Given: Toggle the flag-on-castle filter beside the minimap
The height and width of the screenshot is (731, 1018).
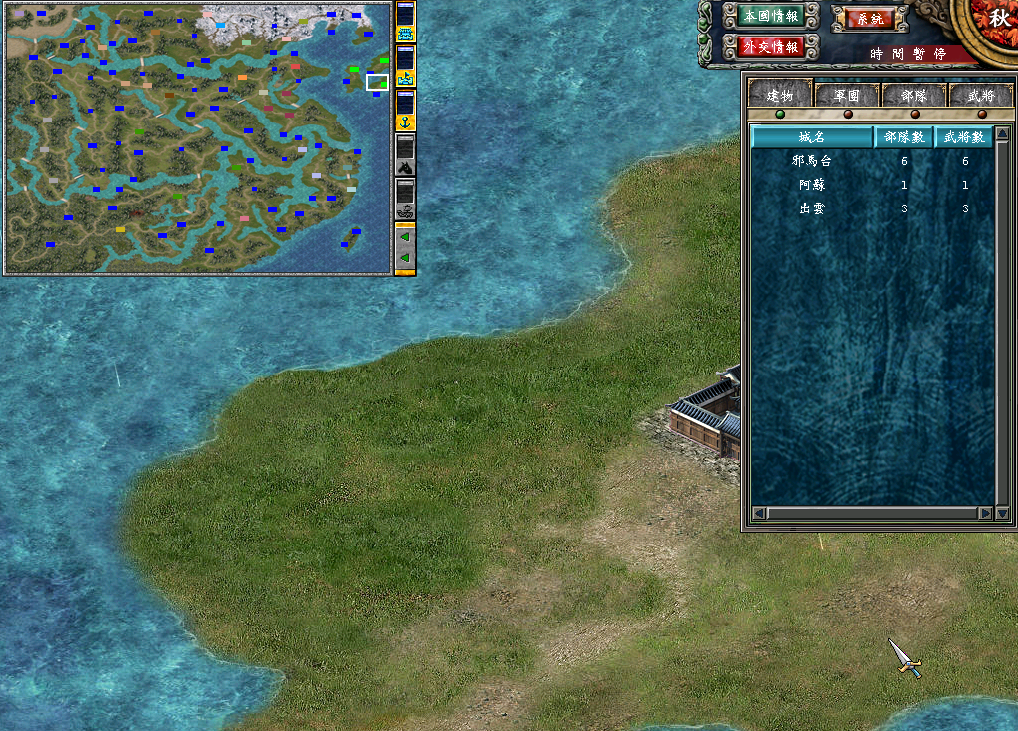Looking at the screenshot, I should click(405, 75).
